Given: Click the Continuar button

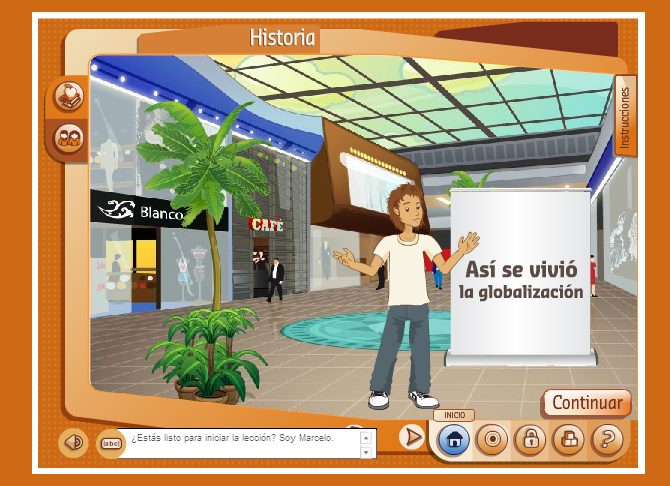Looking at the screenshot, I should tap(587, 403).
